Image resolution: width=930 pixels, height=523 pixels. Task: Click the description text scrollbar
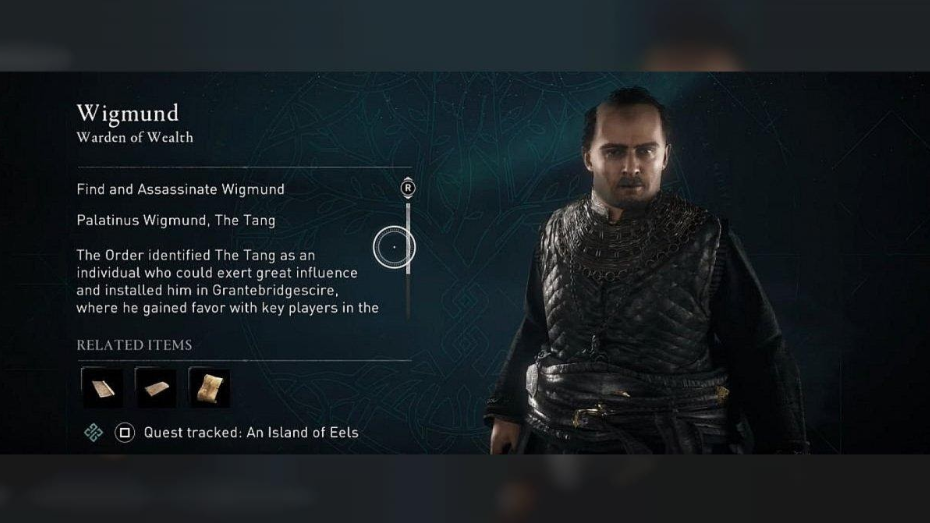[408, 240]
